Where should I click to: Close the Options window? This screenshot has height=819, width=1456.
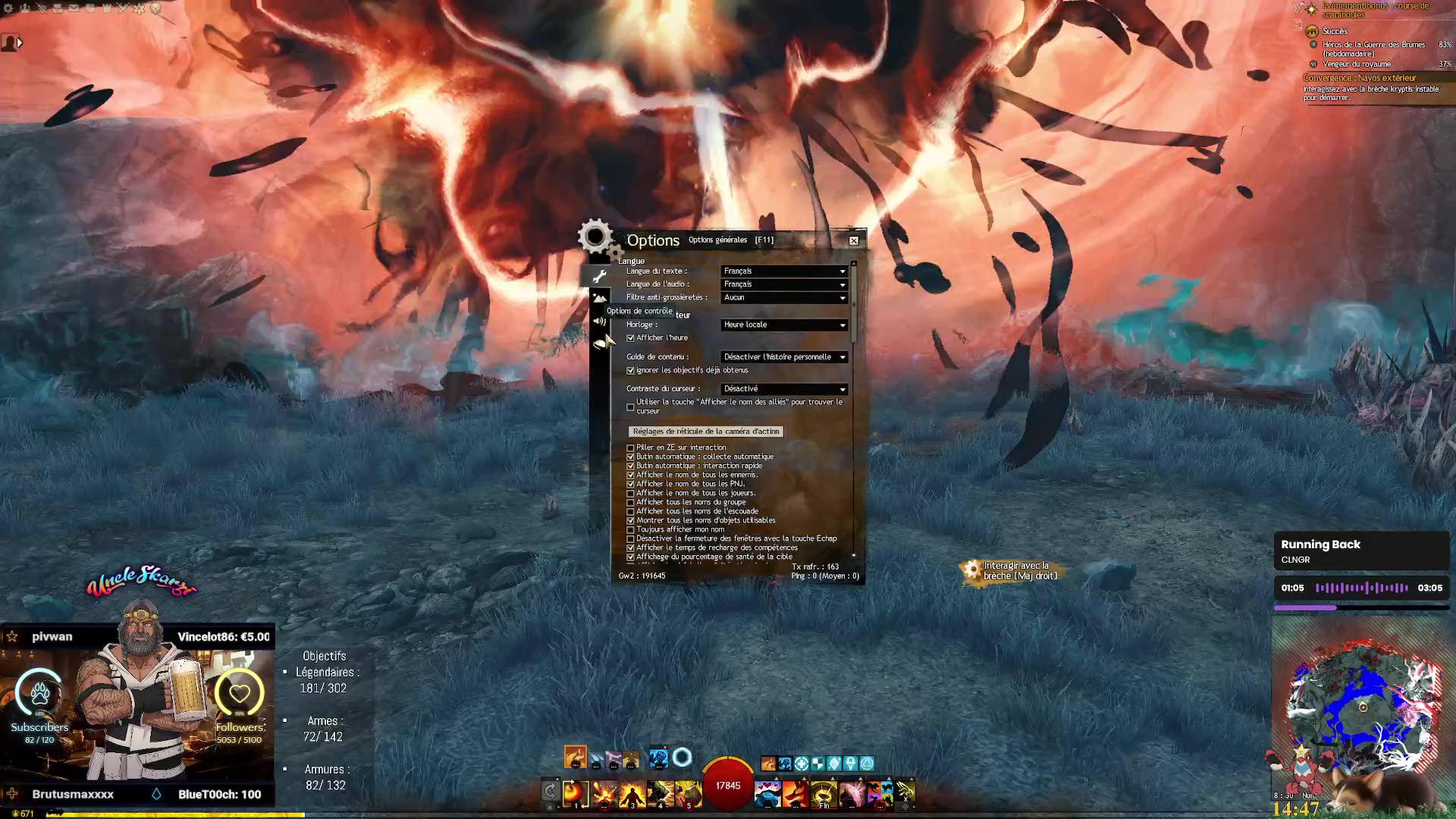coord(854,240)
